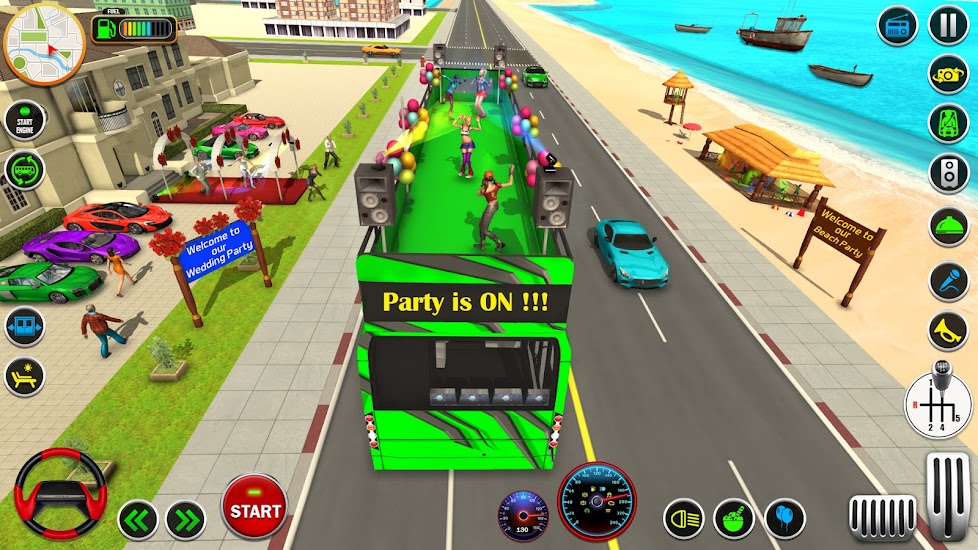The height and width of the screenshot is (550, 978).
Task: Switch the camera view
Action: pos(948,74)
